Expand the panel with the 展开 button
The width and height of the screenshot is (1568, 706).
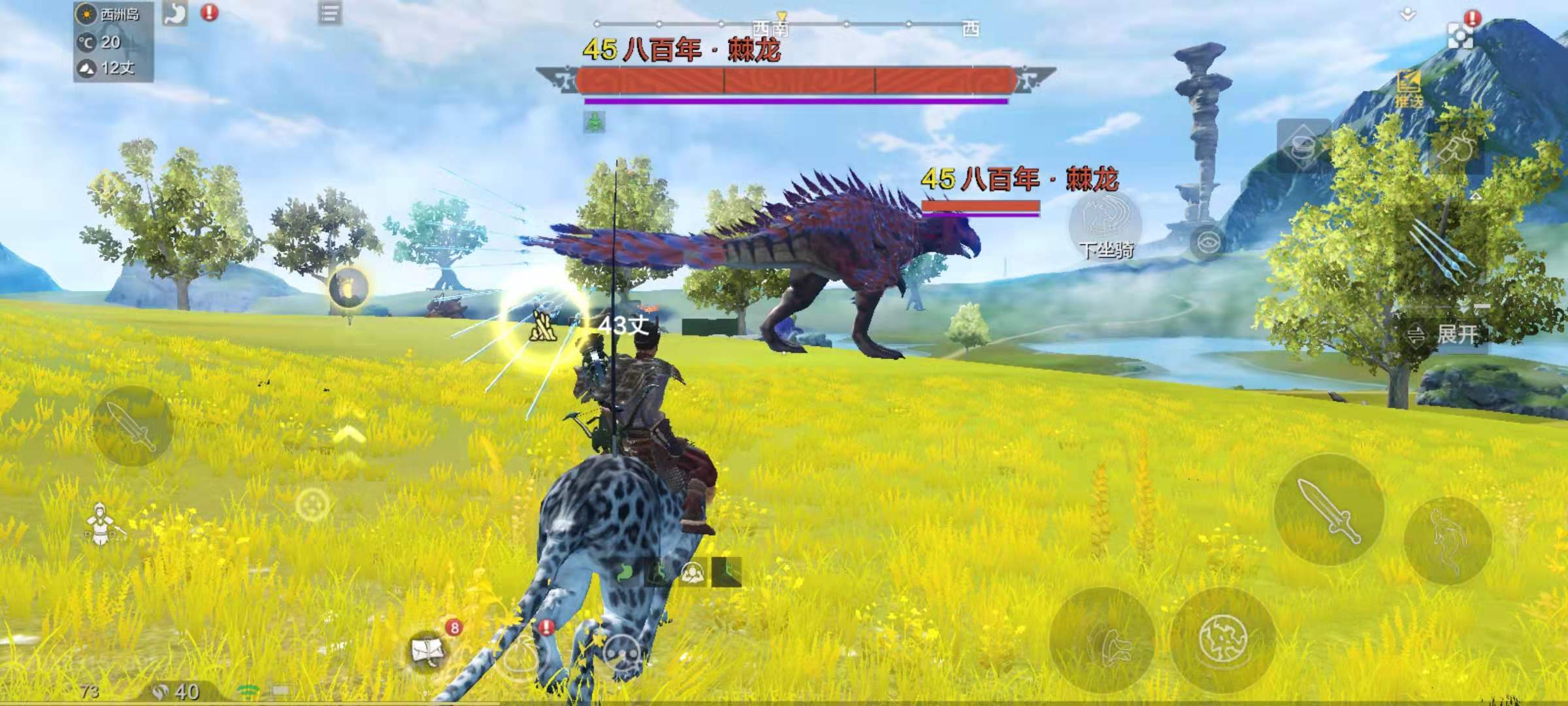coord(1446,335)
